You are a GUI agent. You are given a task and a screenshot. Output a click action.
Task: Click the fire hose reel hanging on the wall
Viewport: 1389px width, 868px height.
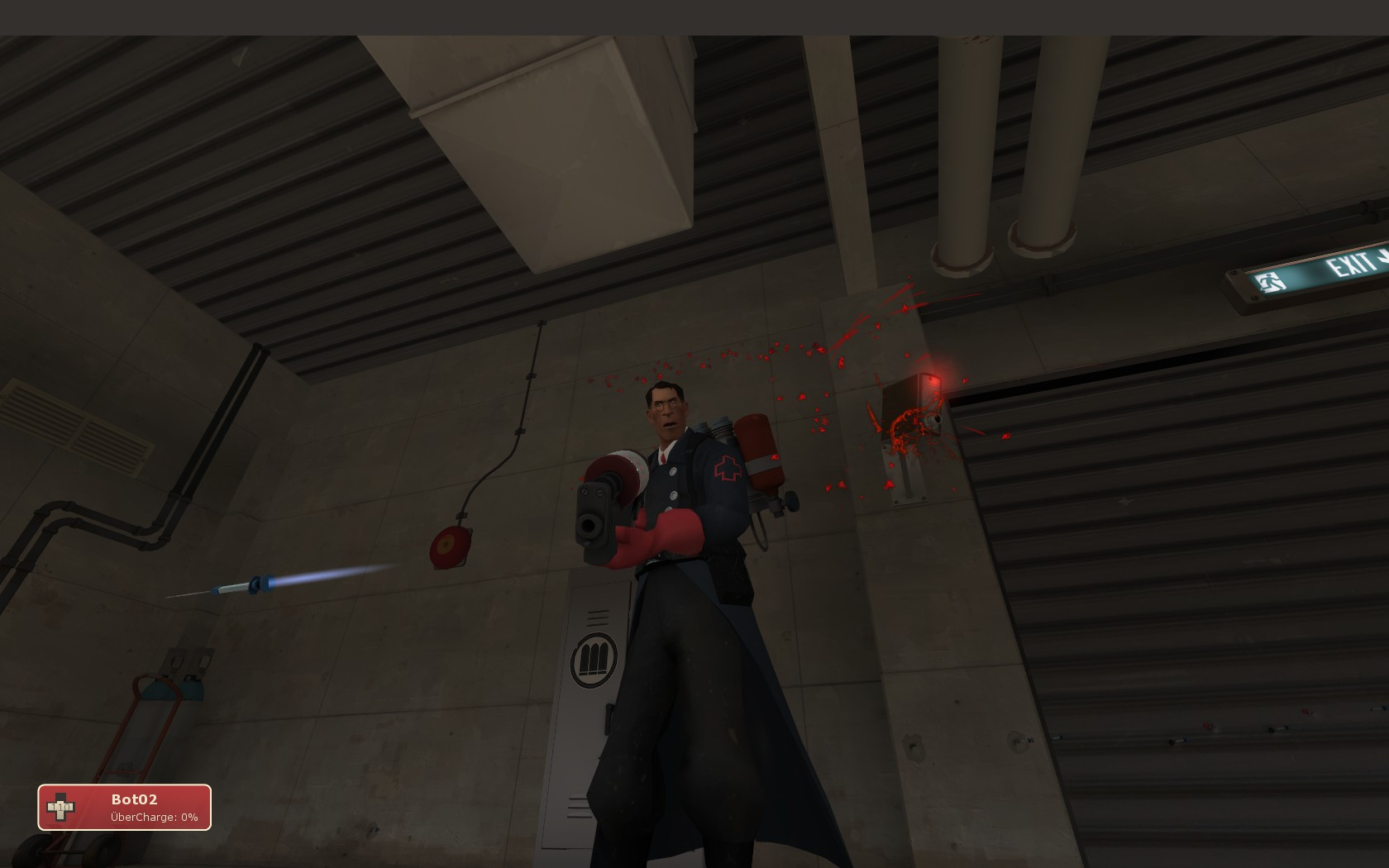447,546
